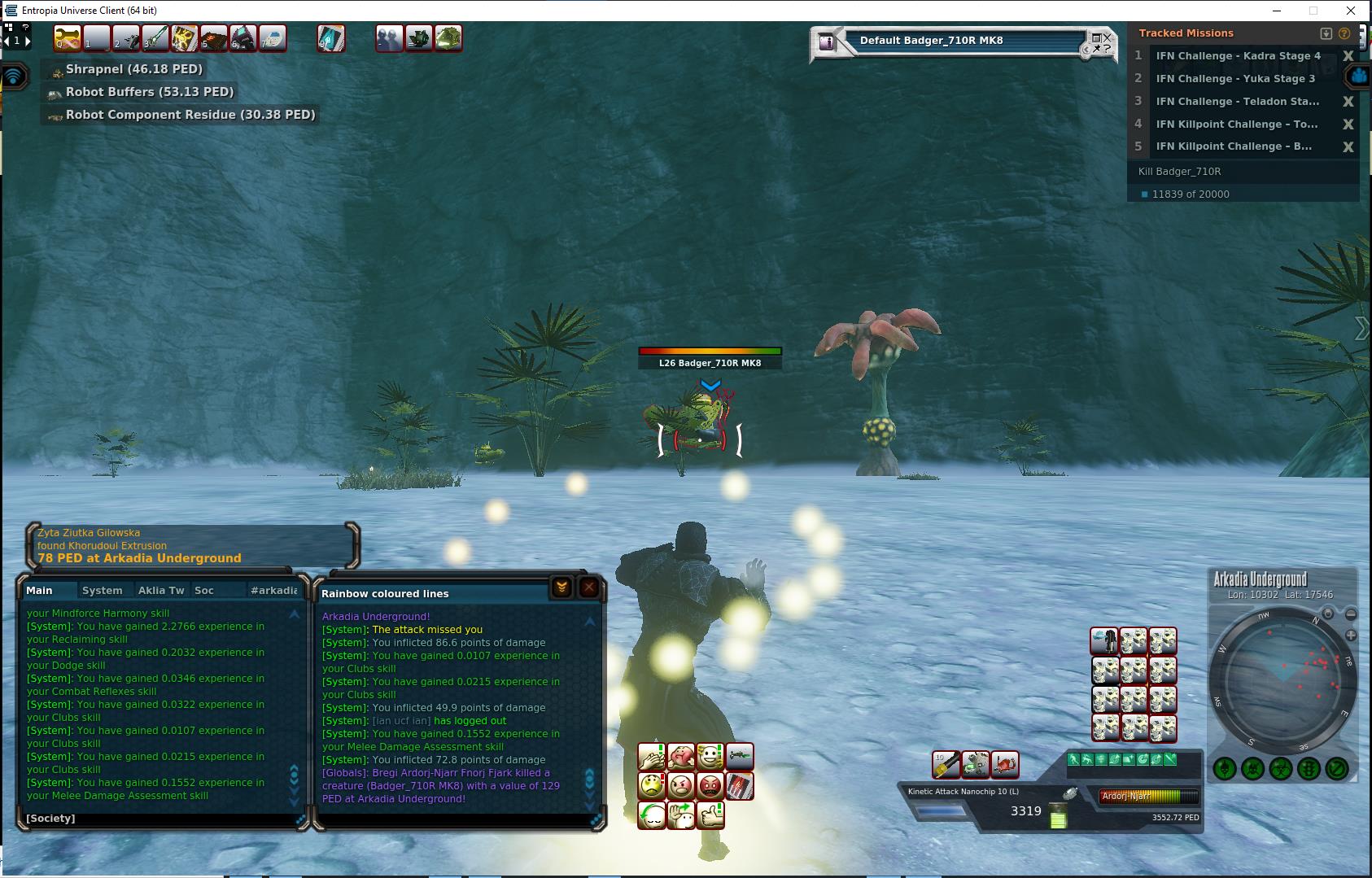Screen dimensions: 1372x878
Task: Activate the wrench tool in hotbar slot 0
Action: click(x=68, y=38)
